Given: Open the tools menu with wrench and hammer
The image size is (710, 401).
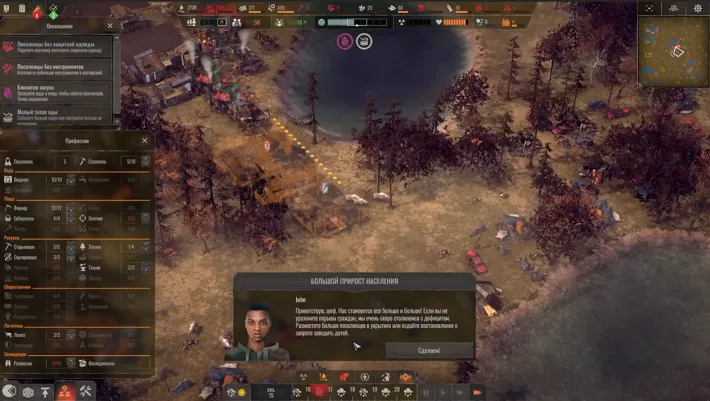Looking at the screenshot, I should click(87, 391).
